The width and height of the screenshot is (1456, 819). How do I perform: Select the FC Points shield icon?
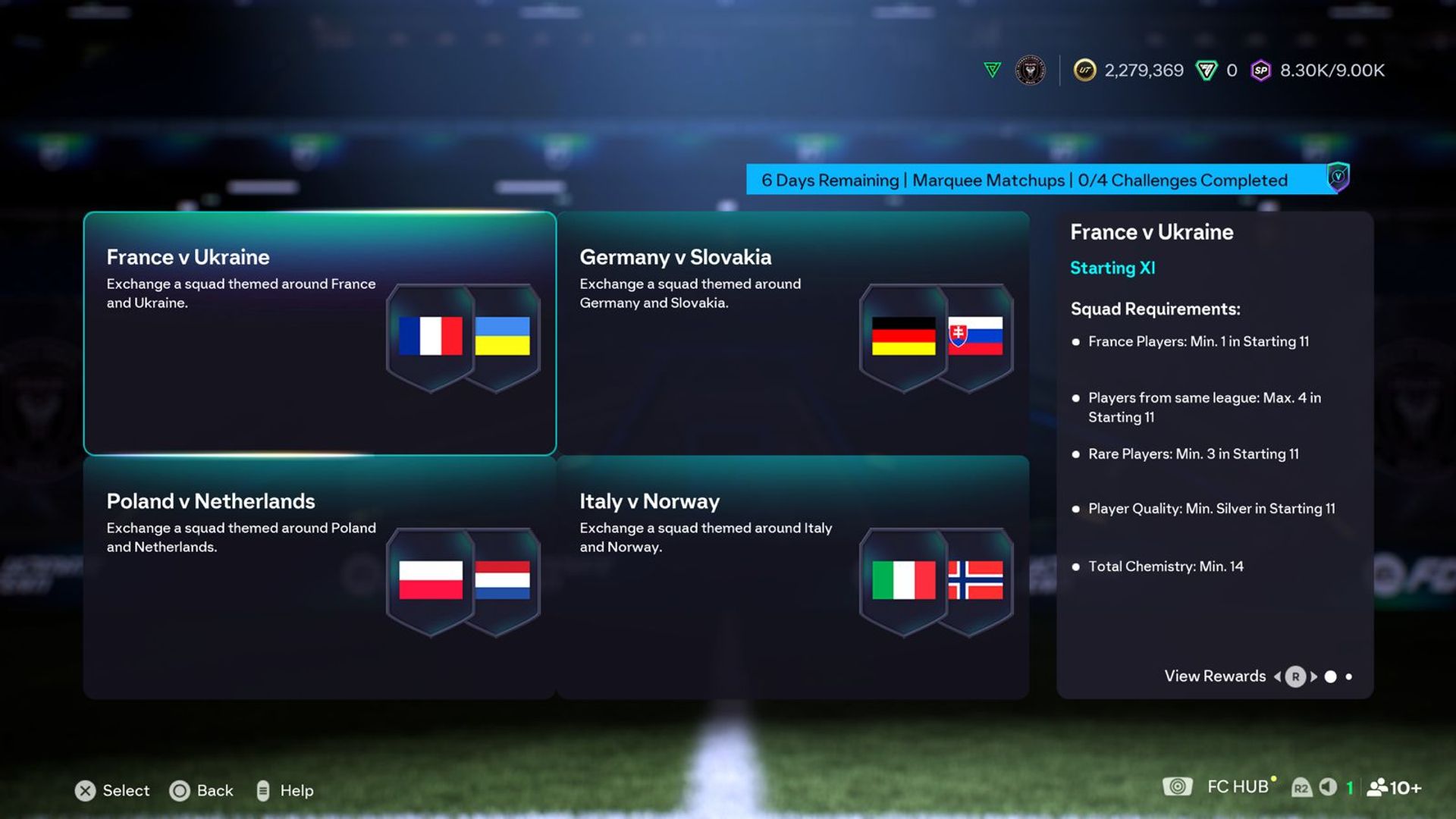click(x=1207, y=70)
